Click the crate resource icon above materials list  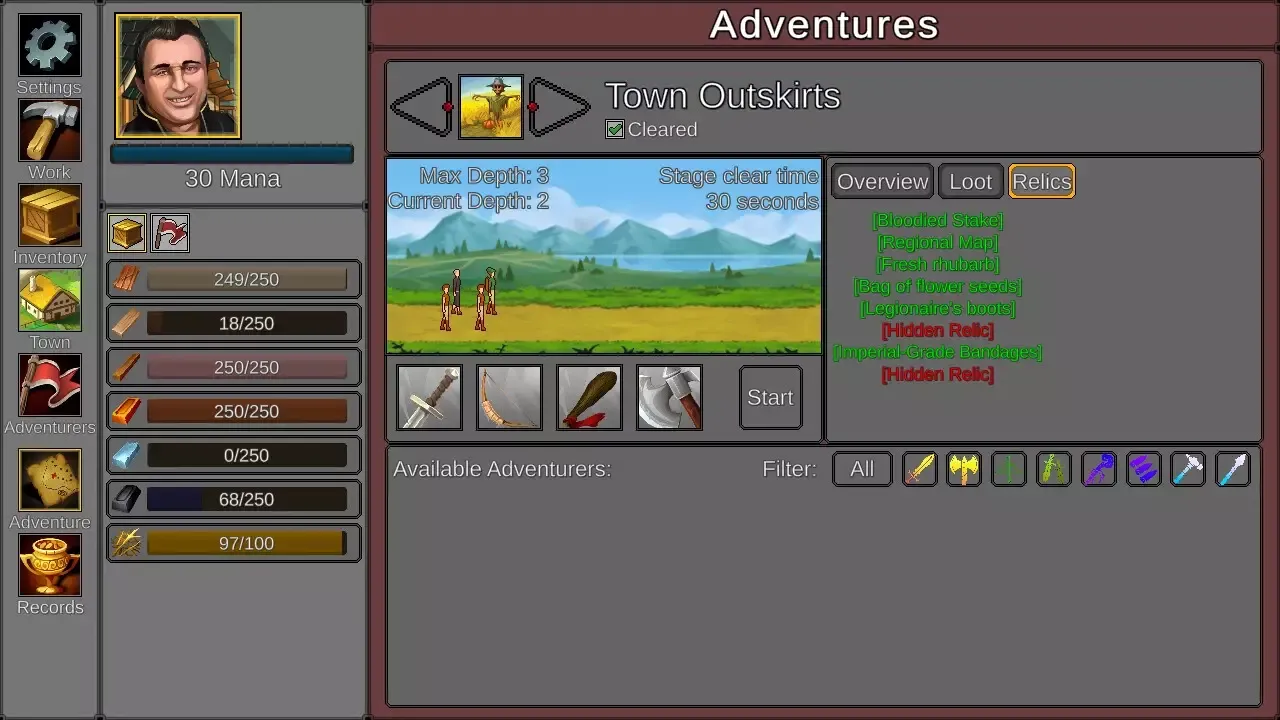pos(126,232)
